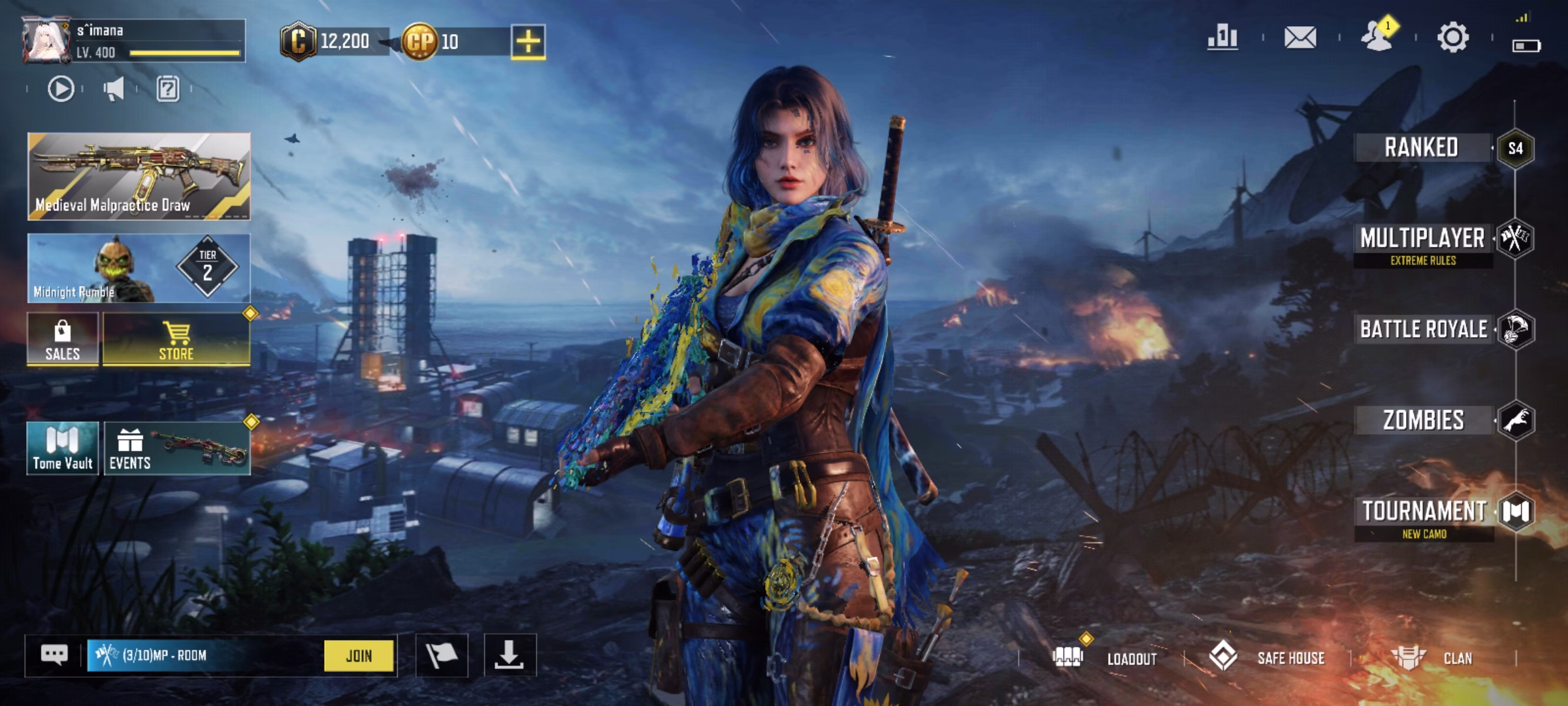Choose the Zombies mode

pos(1423,420)
